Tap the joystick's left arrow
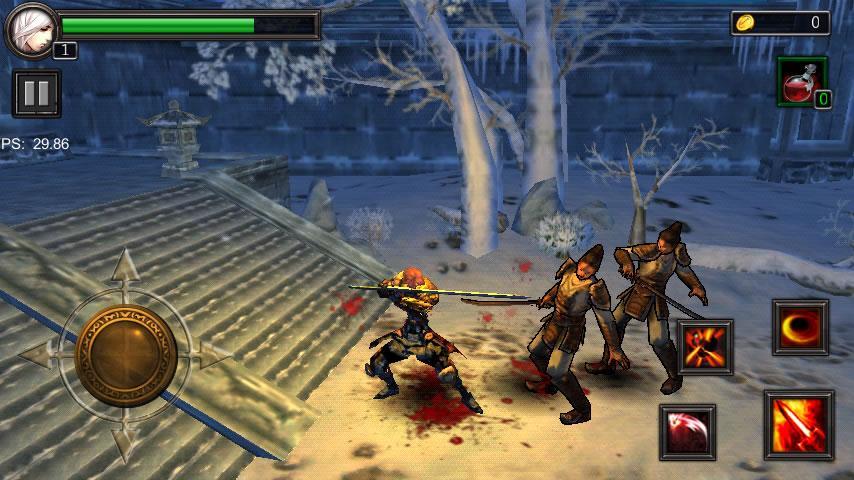This screenshot has height=480, width=854. click(38, 353)
